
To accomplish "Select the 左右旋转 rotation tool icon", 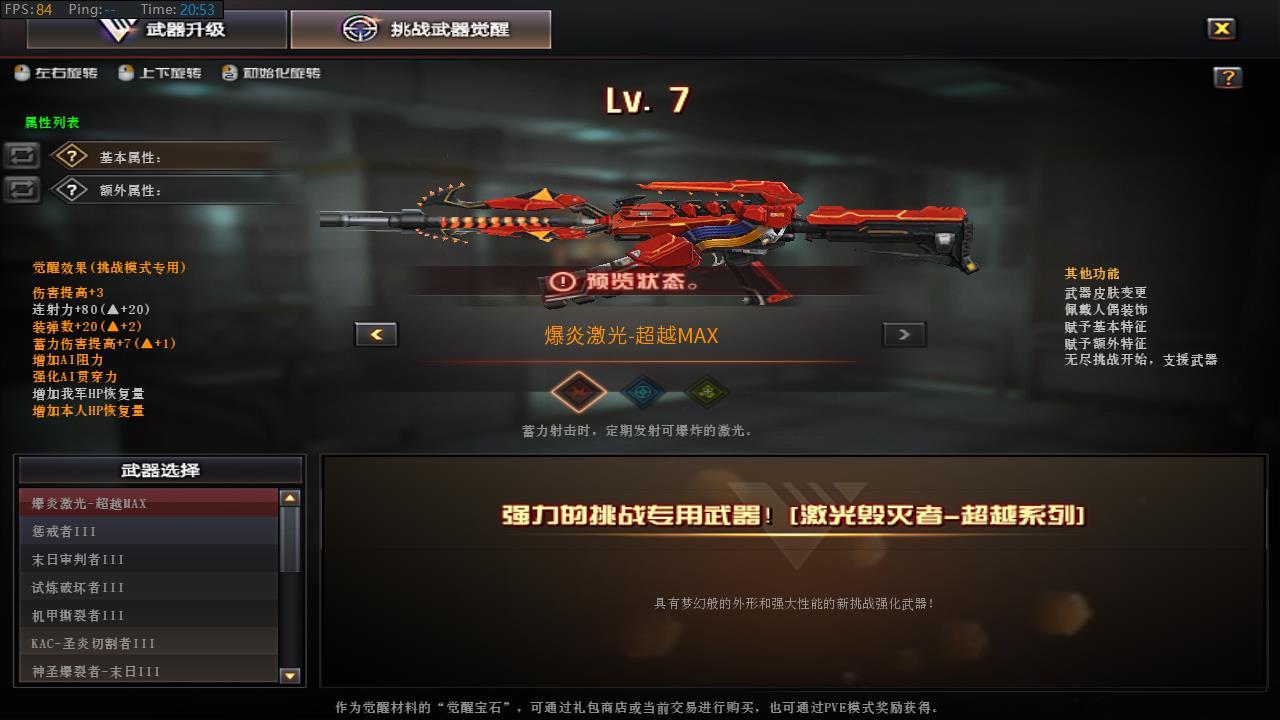I will click(22, 72).
